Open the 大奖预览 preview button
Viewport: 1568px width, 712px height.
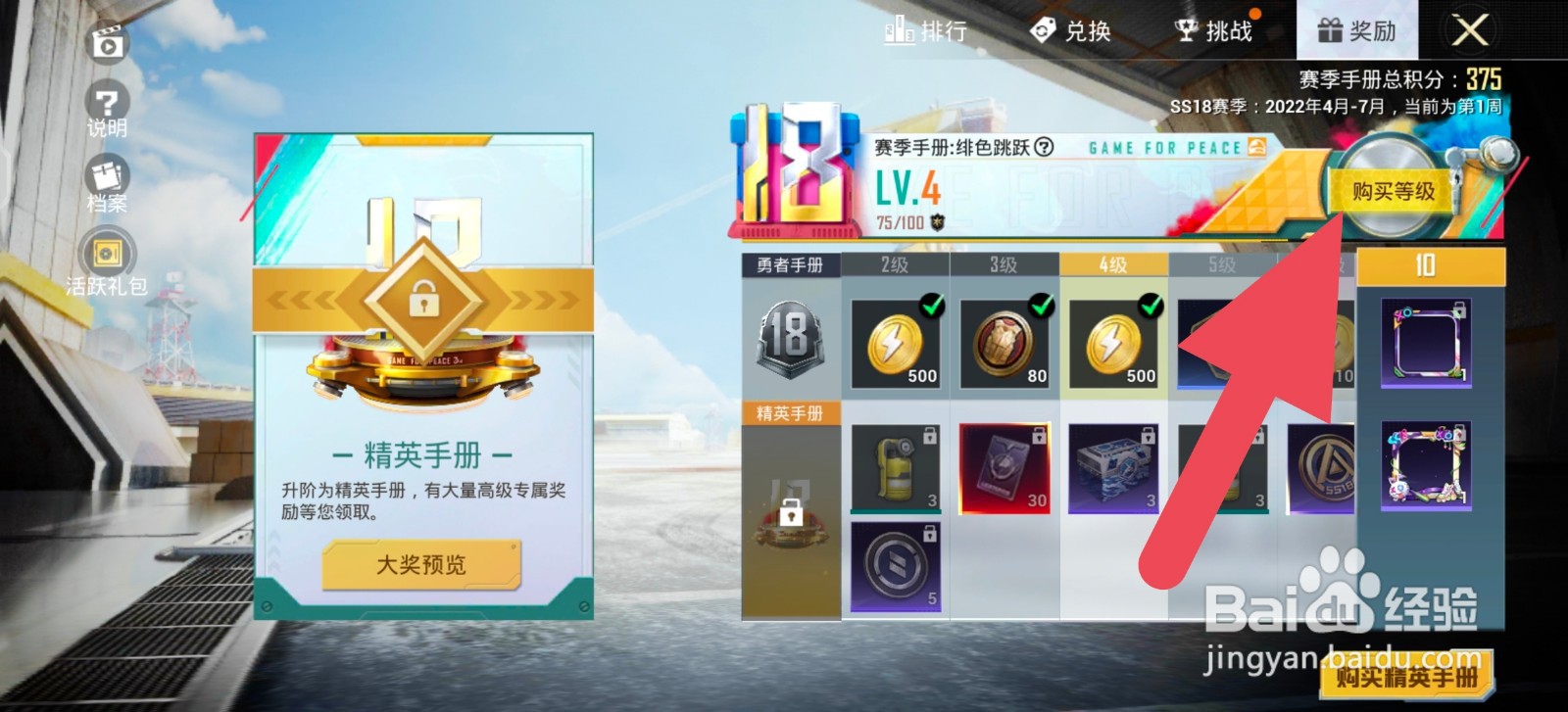[423, 565]
